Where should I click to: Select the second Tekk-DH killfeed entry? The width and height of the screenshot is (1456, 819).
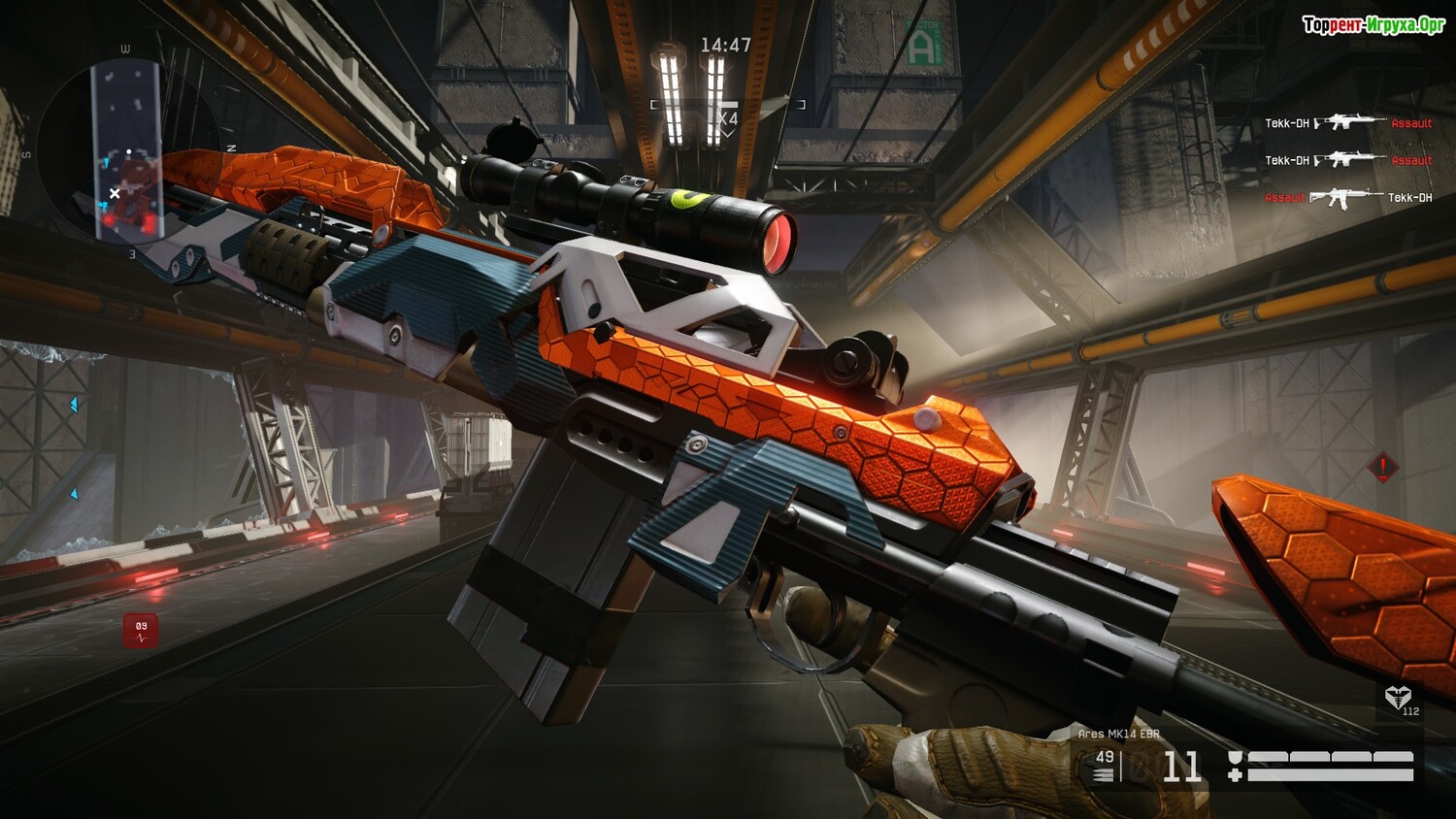click(1288, 159)
